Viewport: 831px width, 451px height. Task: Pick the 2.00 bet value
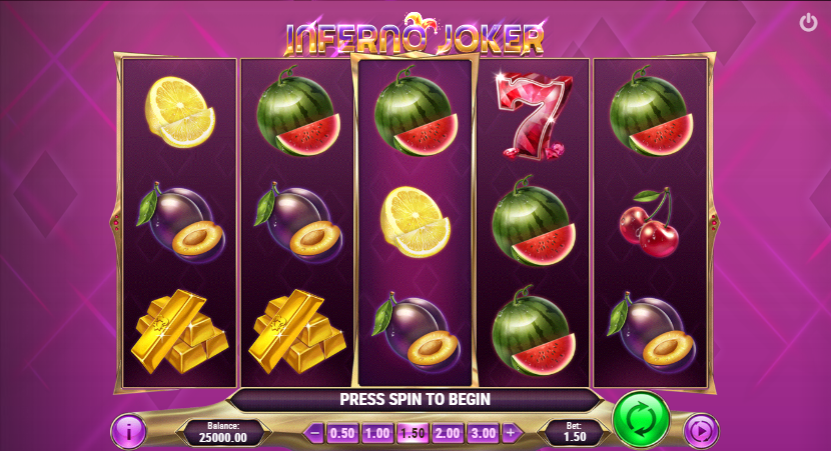(x=447, y=433)
